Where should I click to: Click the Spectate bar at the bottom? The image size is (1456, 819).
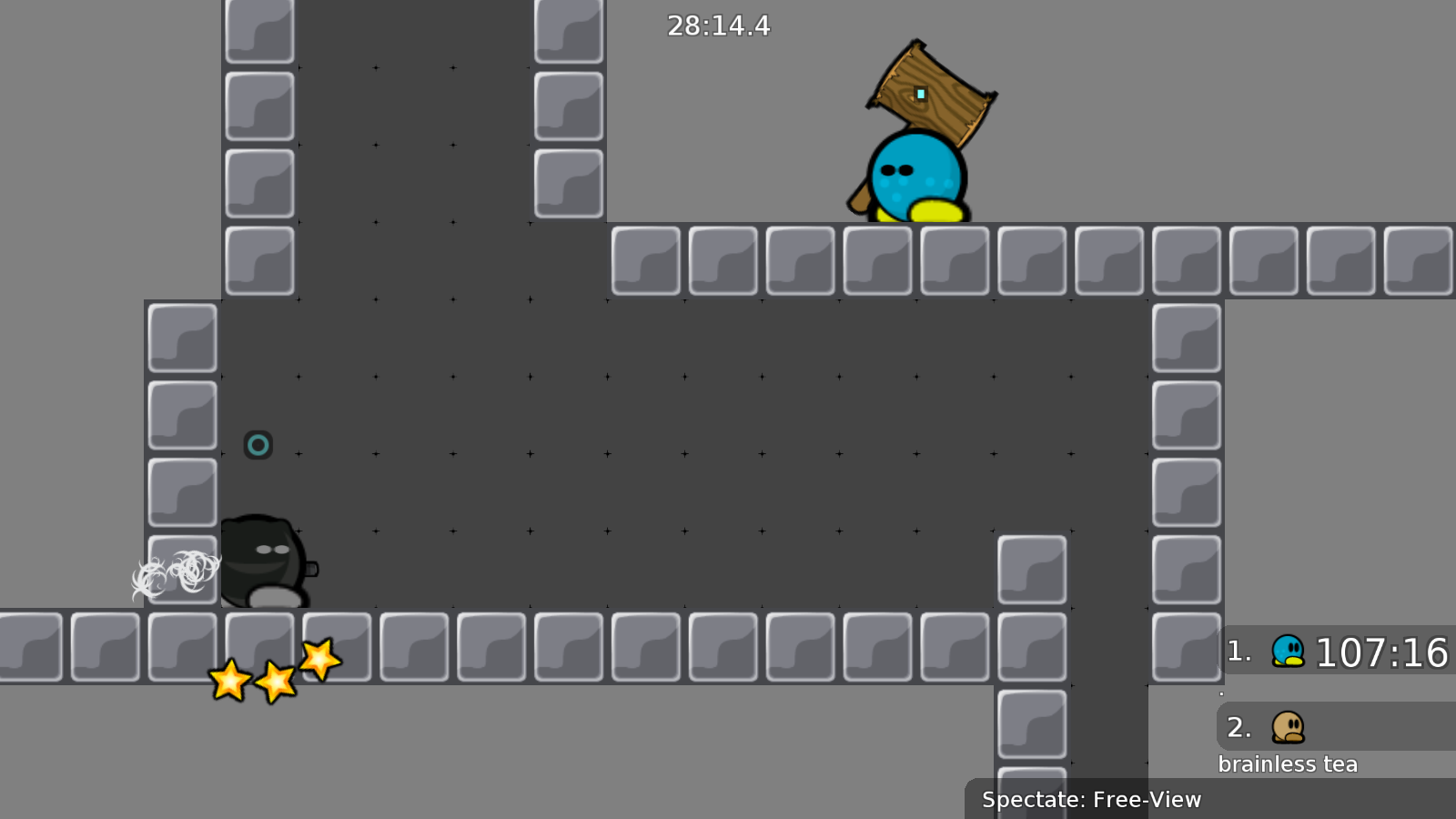click(1091, 800)
